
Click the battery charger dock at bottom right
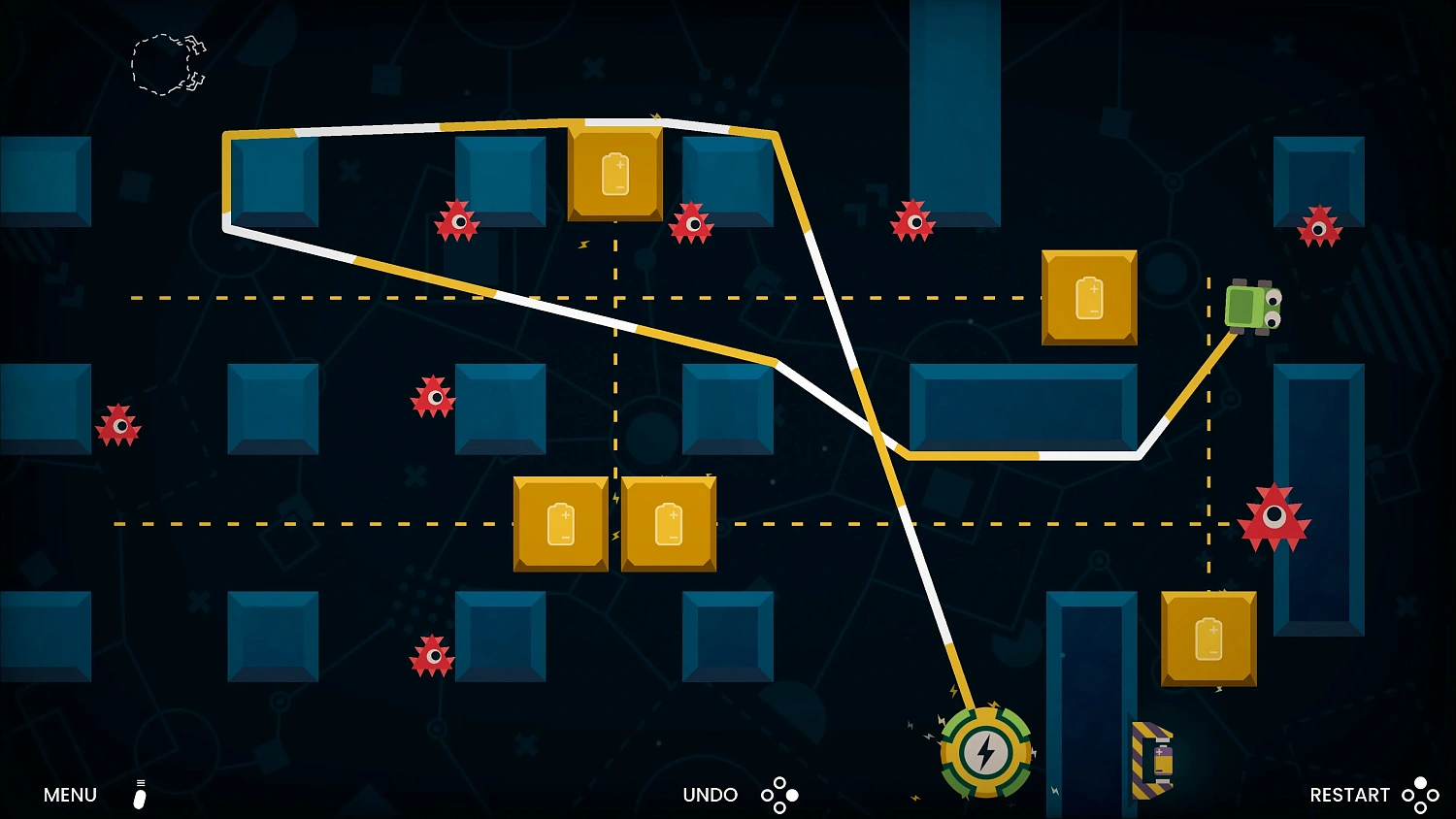pos(1155,762)
